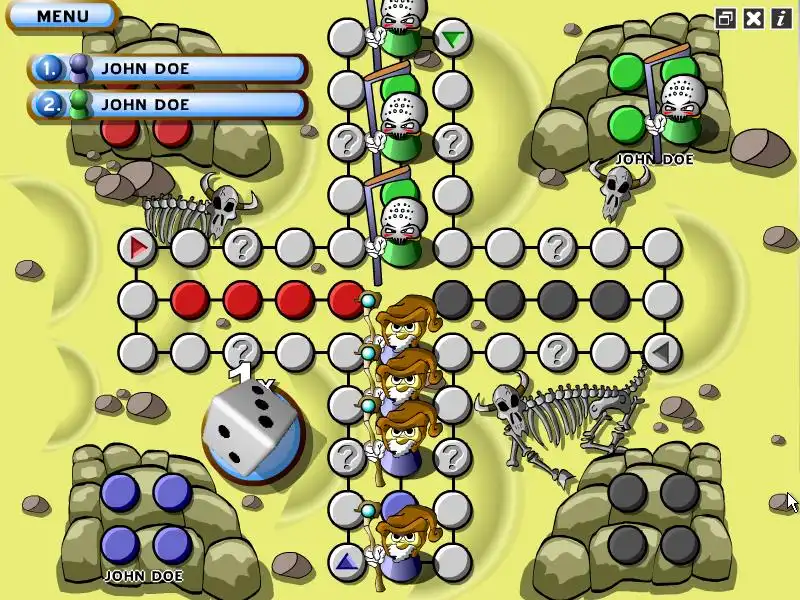The height and width of the screenshot is (600, 800).
Task: Click the blue arrow start tile
Action: point(346,561)
